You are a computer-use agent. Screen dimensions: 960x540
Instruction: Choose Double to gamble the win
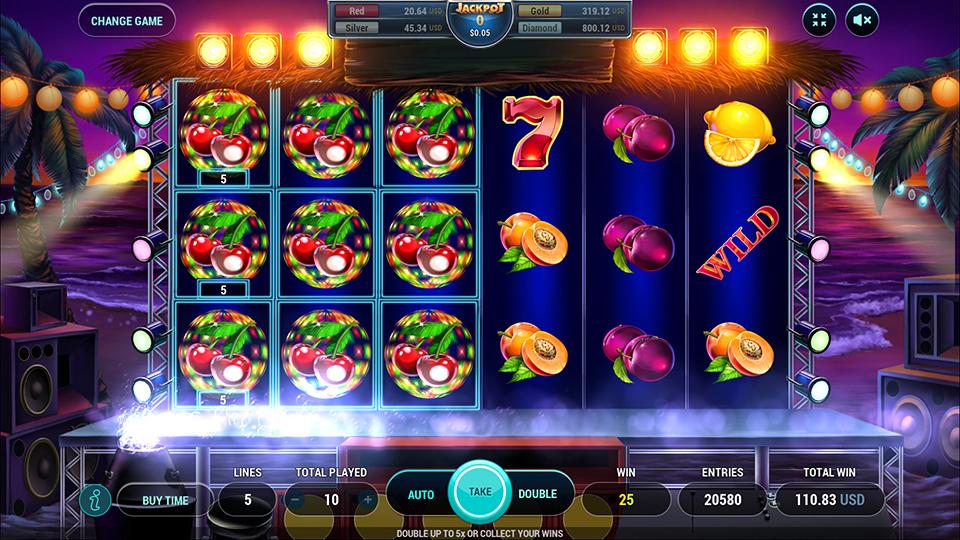click(x=537, y=494)
